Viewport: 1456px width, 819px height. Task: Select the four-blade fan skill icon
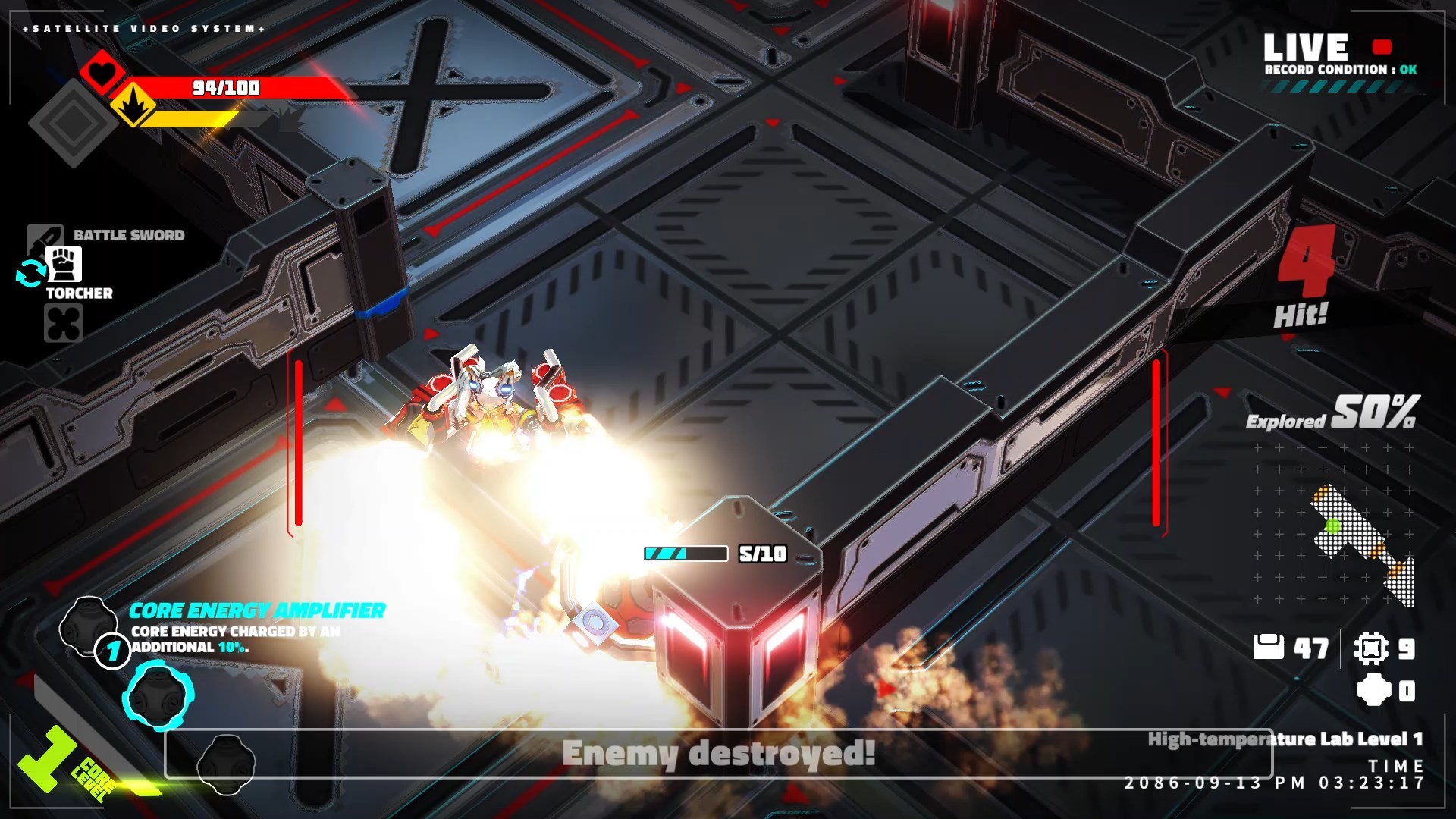(64, 324)
